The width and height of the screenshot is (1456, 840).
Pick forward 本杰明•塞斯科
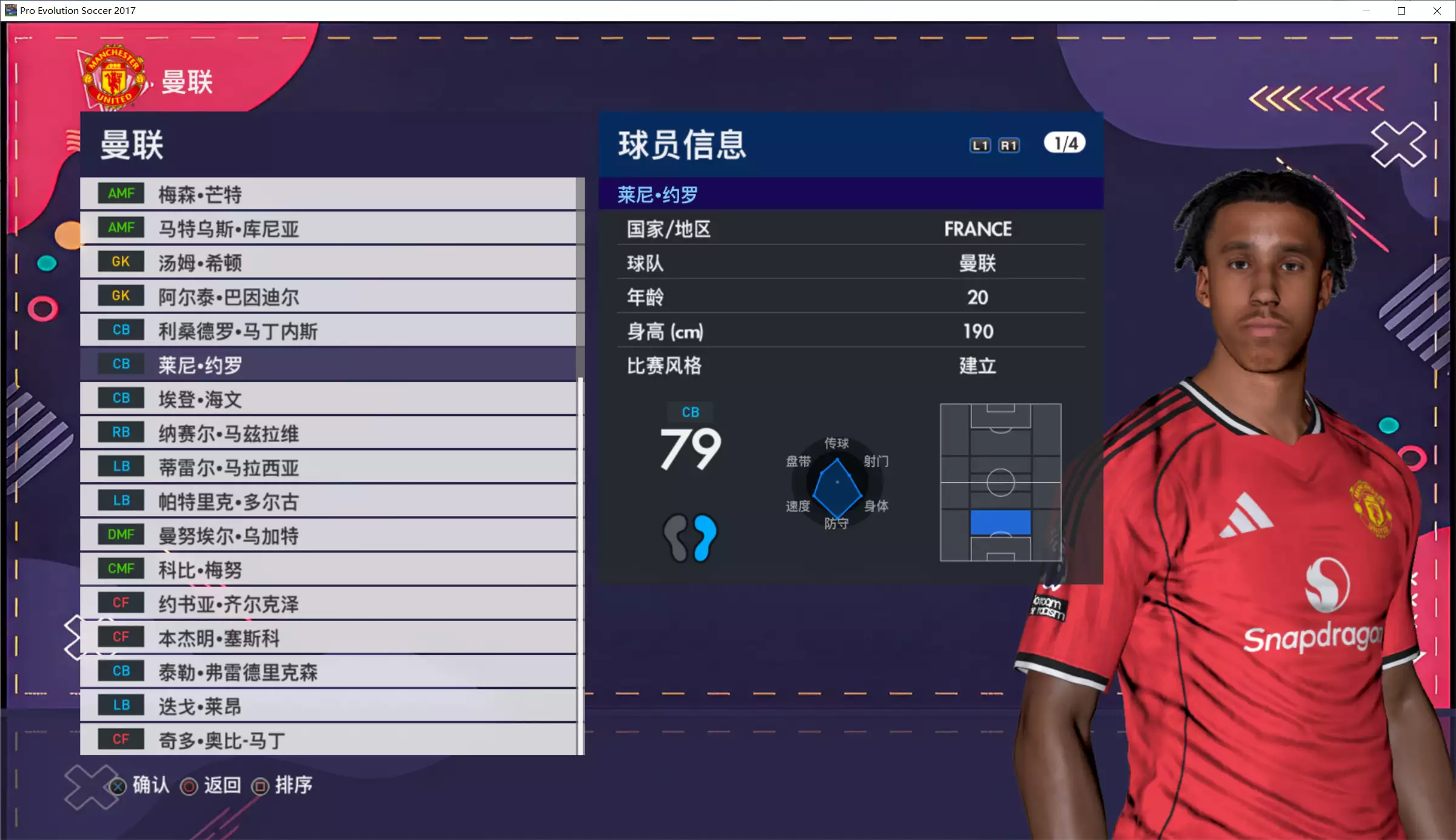point(327,637)
